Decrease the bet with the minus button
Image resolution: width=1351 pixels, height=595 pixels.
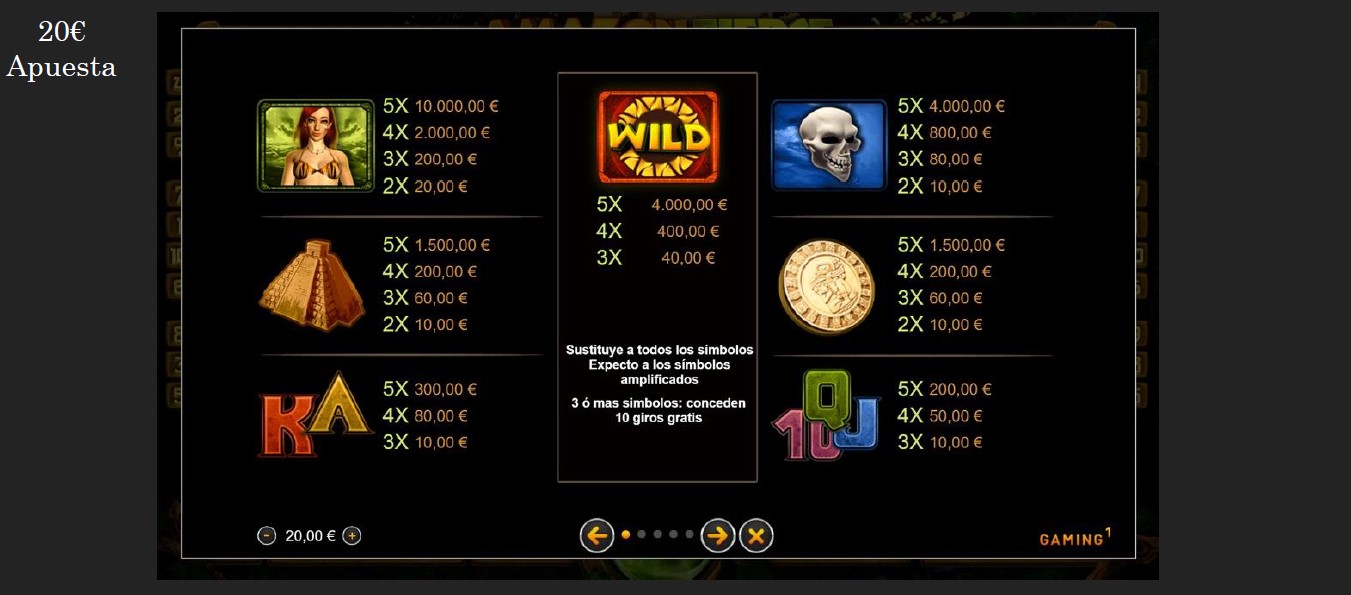coord(267,536)
